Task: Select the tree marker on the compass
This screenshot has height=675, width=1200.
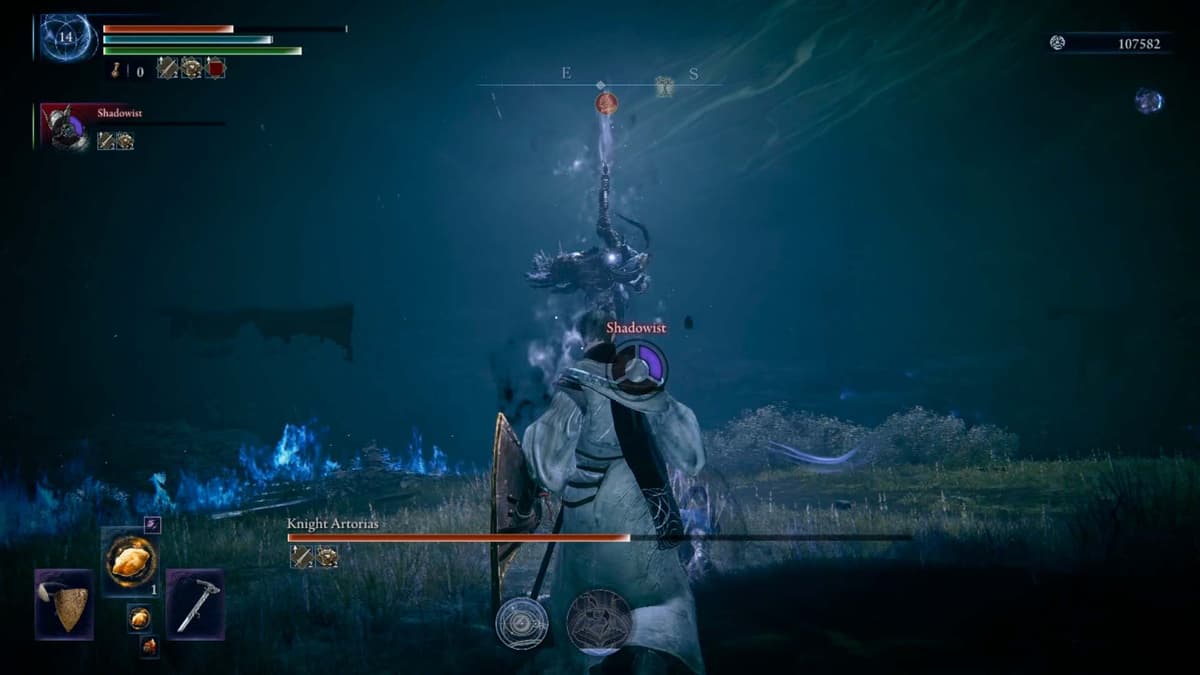Action: pos(664,87)
